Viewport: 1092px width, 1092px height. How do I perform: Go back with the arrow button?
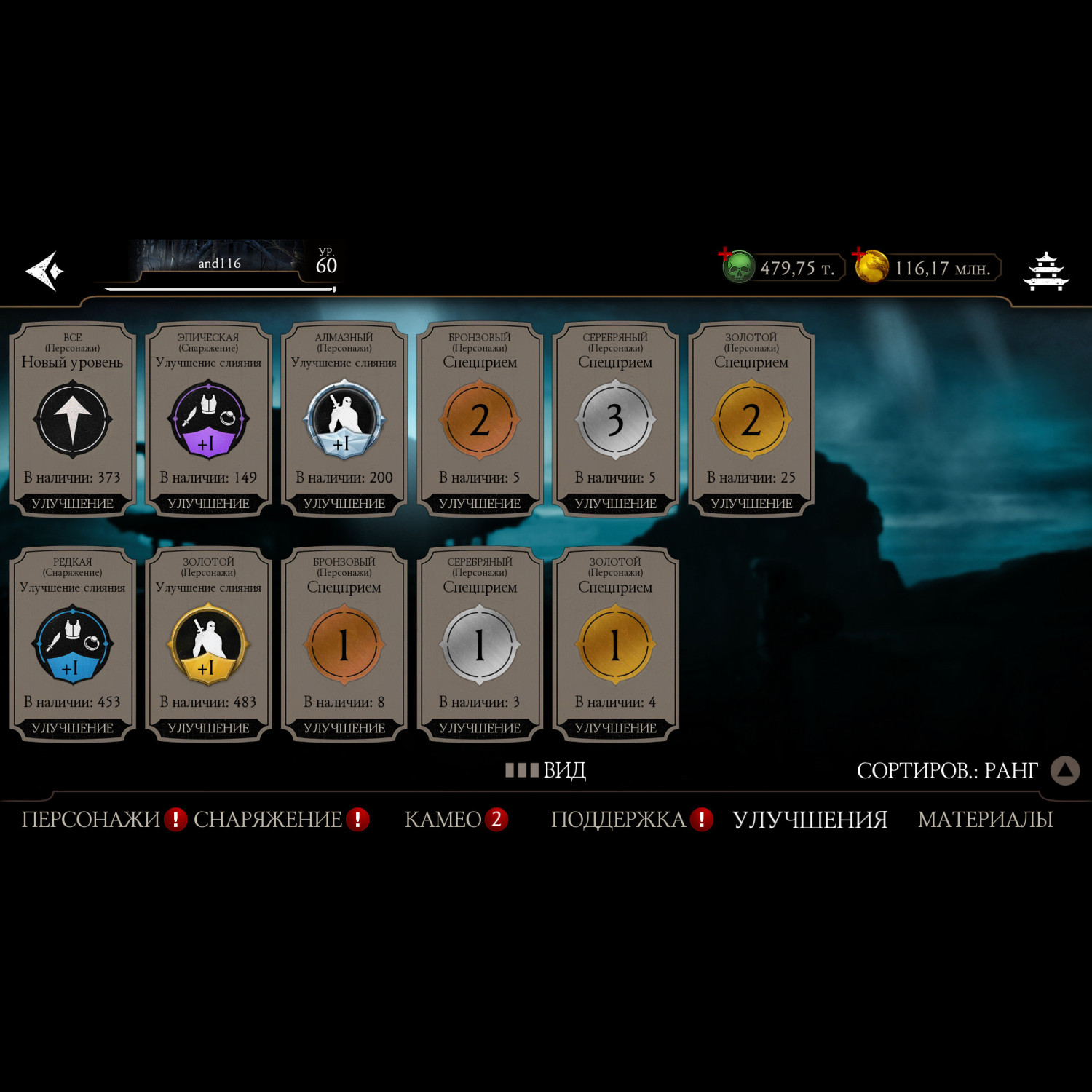point(45,271)
